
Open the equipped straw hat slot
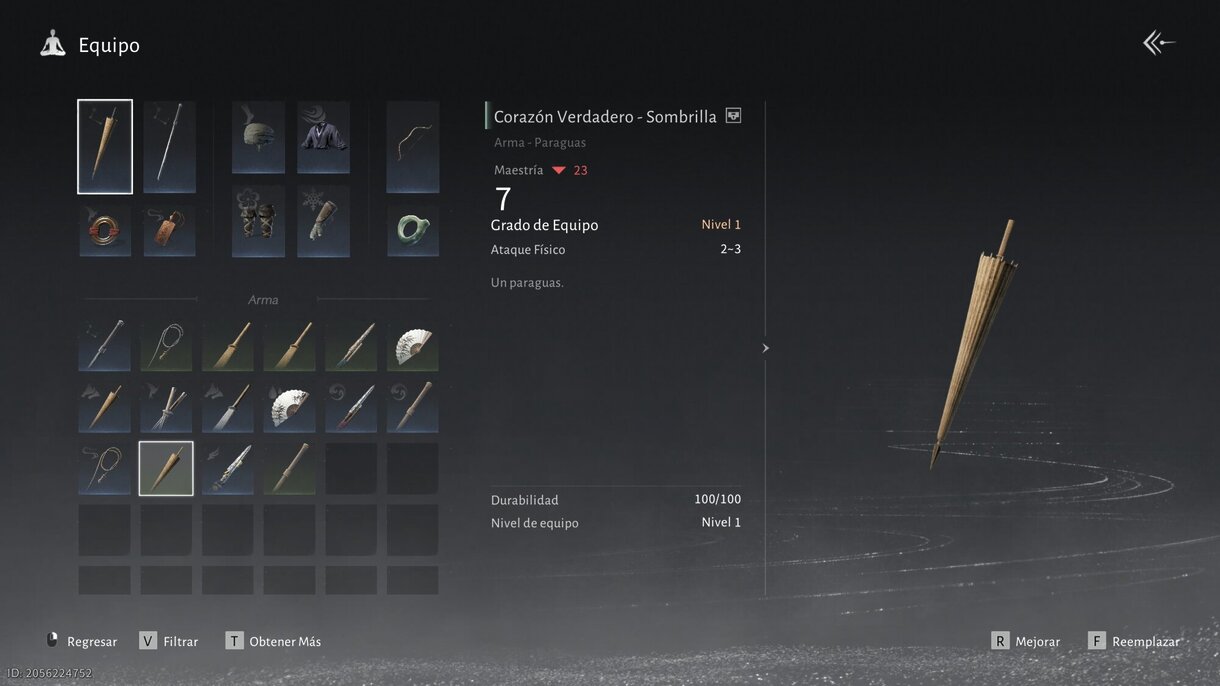(258, 137)
